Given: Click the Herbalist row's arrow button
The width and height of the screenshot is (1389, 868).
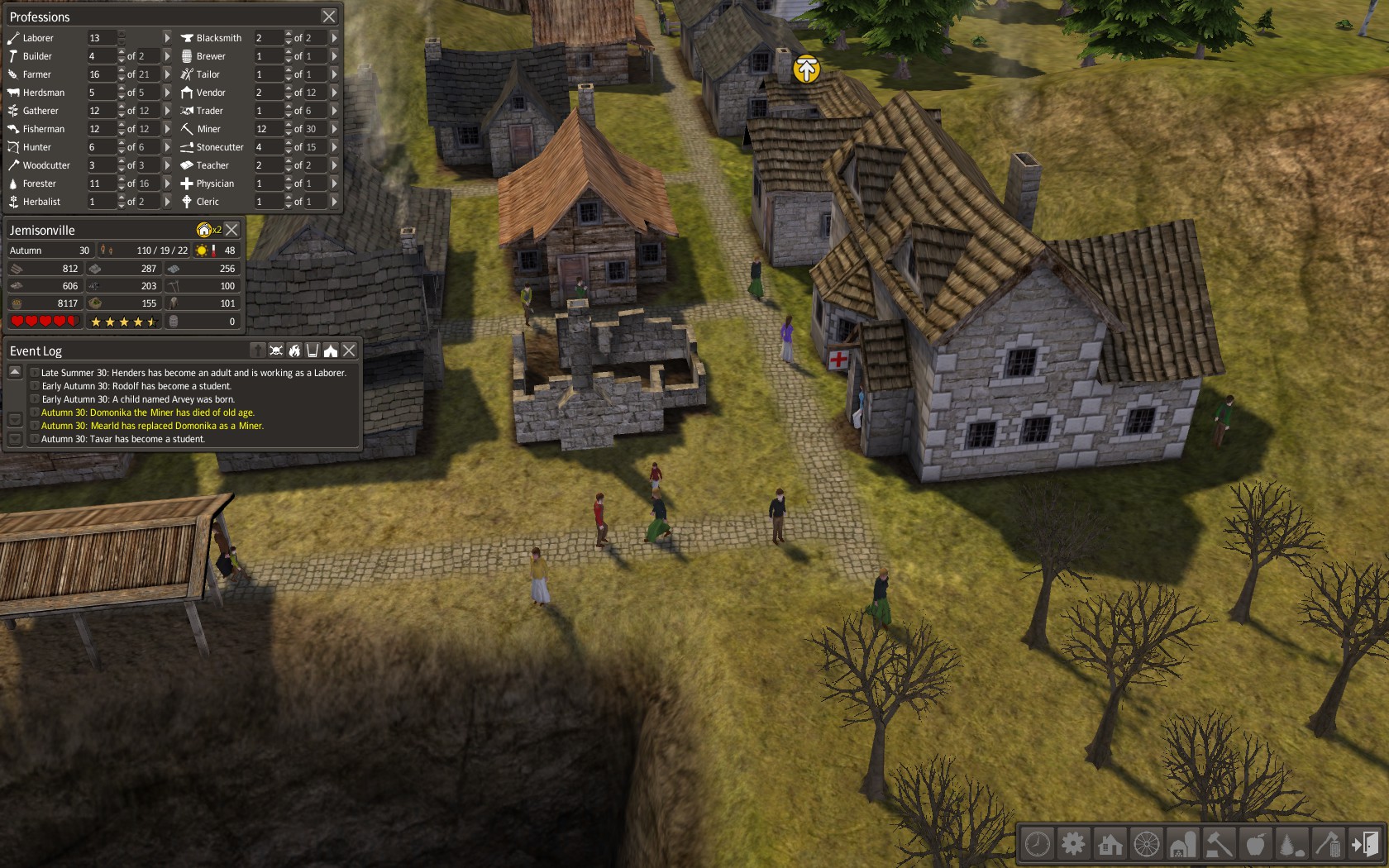Looking at the screenshot, I should click(167, 202).
